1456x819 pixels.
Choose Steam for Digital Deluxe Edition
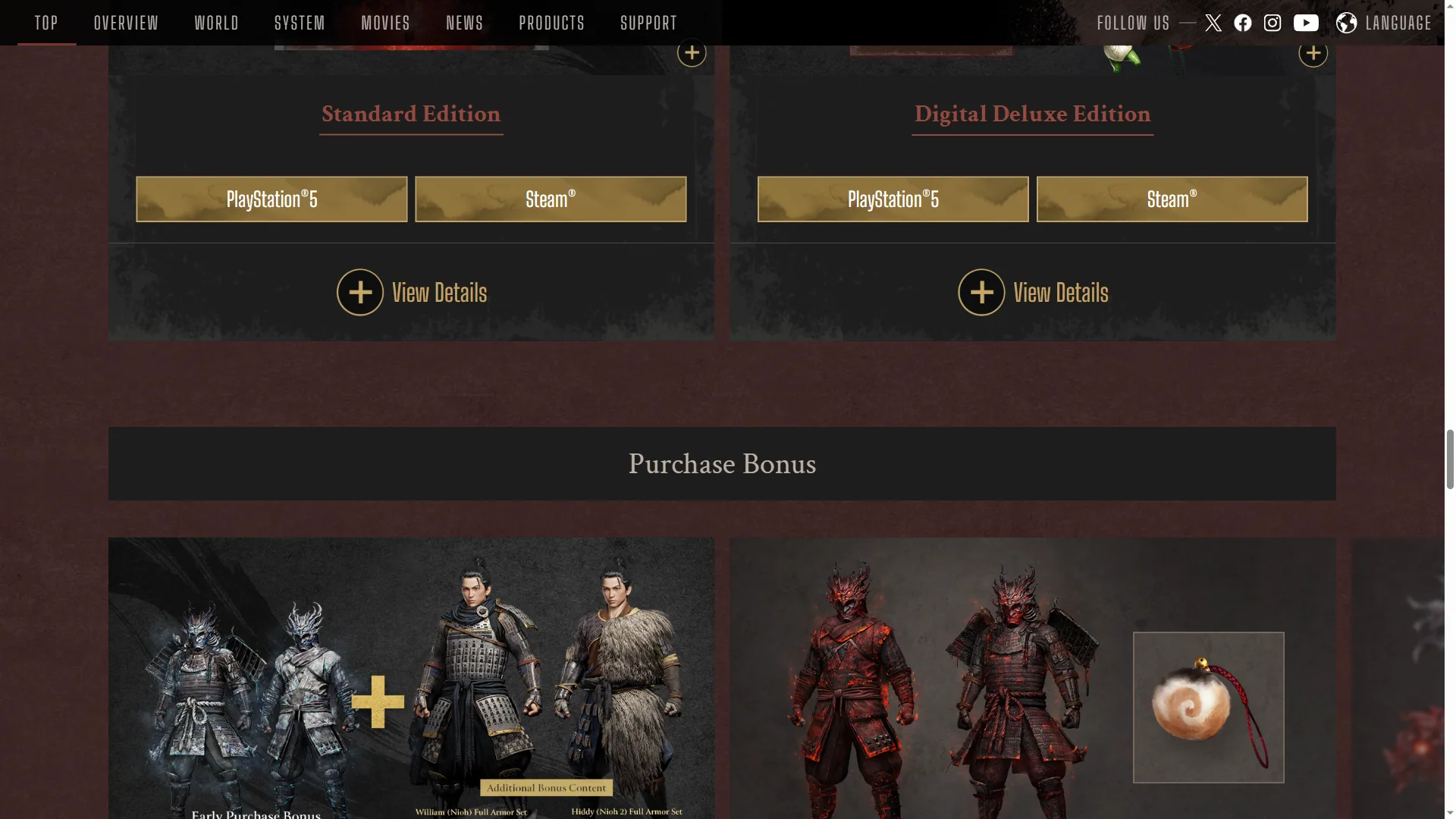[1172, 199]
